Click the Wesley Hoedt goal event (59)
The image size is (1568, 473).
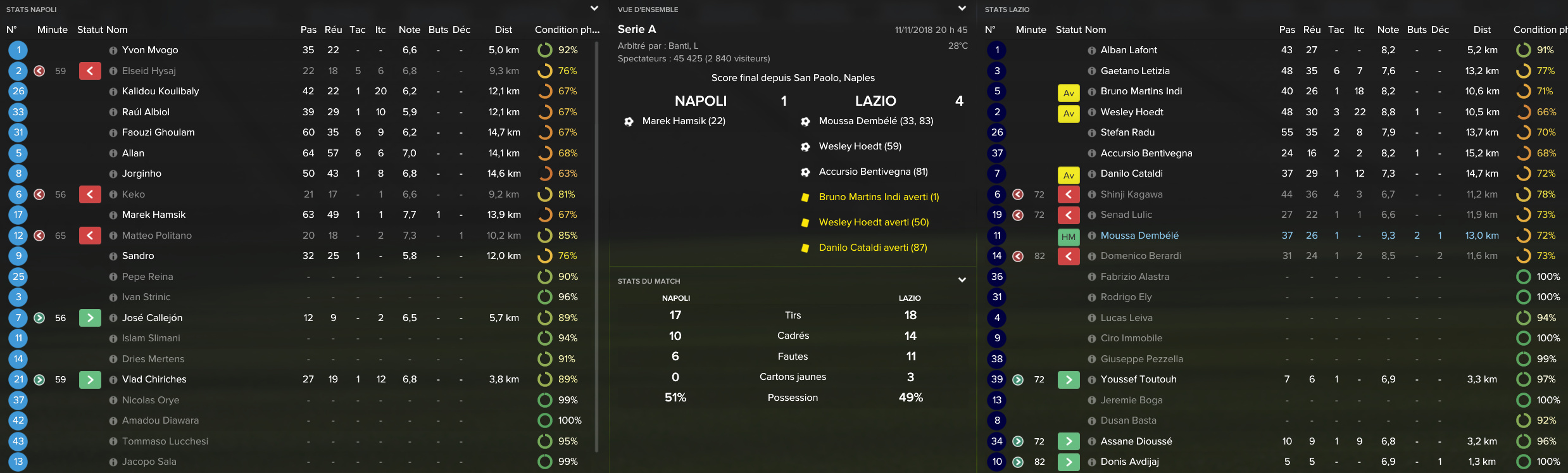[x=860, y=146]
